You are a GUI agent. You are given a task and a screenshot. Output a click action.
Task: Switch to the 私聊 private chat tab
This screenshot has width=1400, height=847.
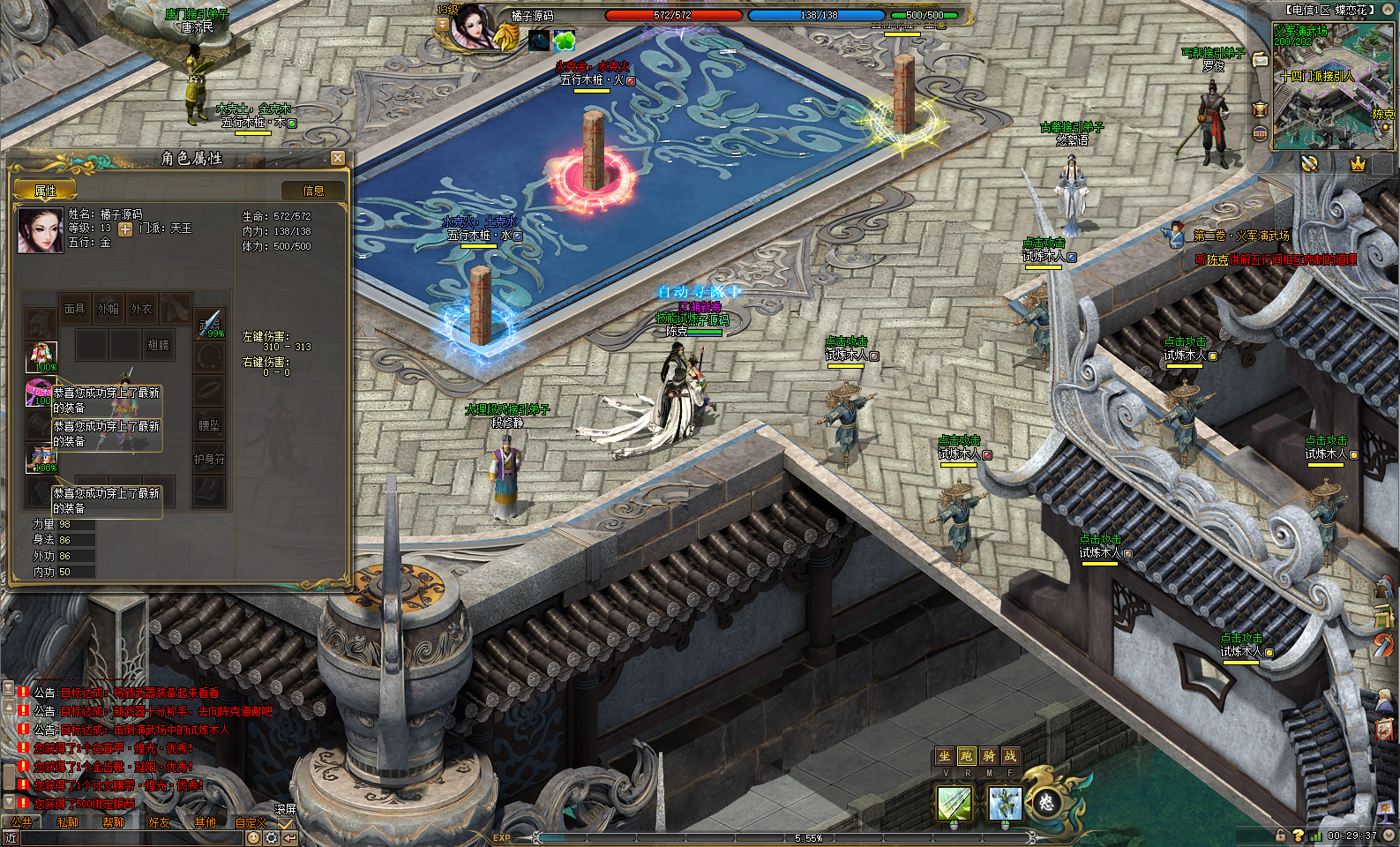[68, 821]
